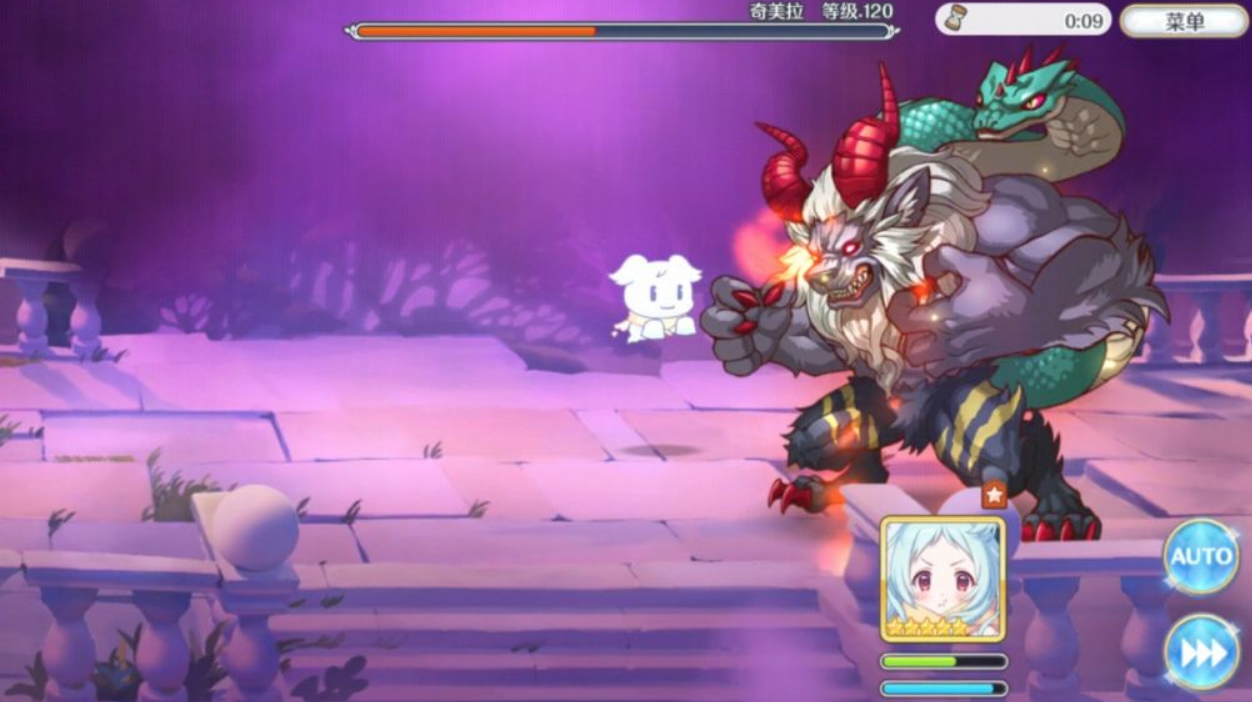Tap the blue-haired character portrait
The height and width of the screenshot is (702, 1252).
tap(943, 580)
